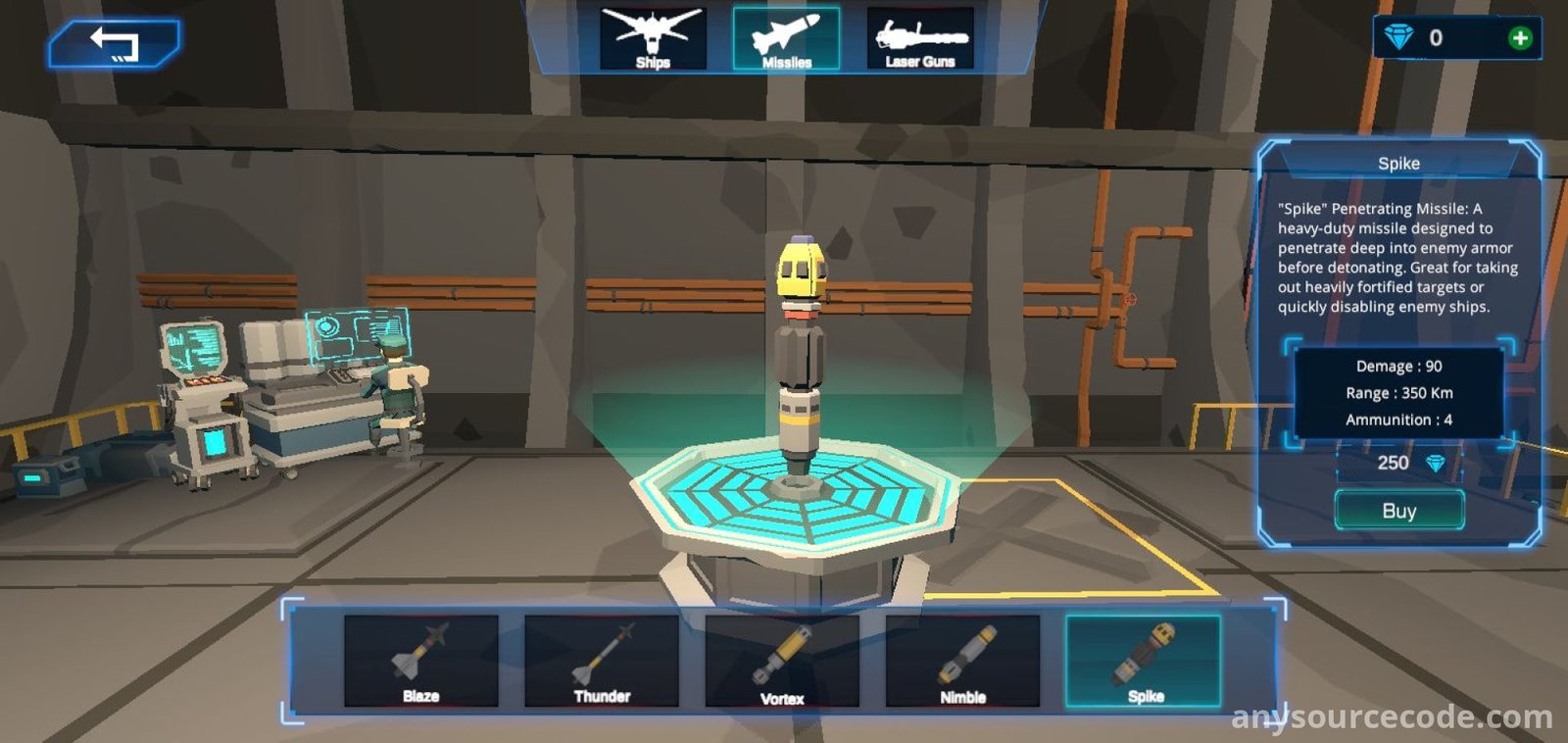This screenshot has width=1568, height=743.
Task: Go back with the return arrow button
Action: [114, 44]
